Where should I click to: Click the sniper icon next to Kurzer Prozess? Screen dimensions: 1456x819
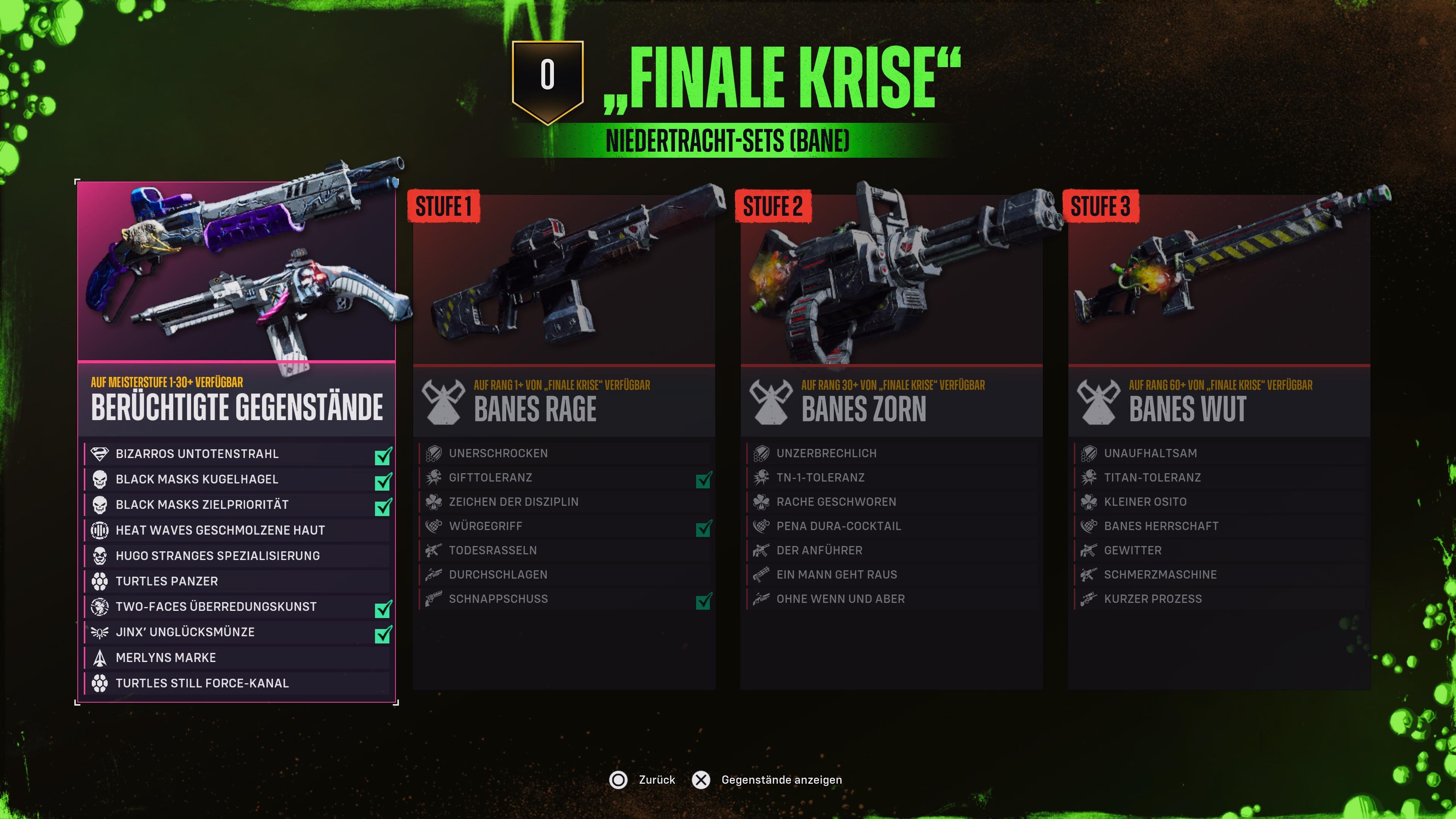point(1088,599)
